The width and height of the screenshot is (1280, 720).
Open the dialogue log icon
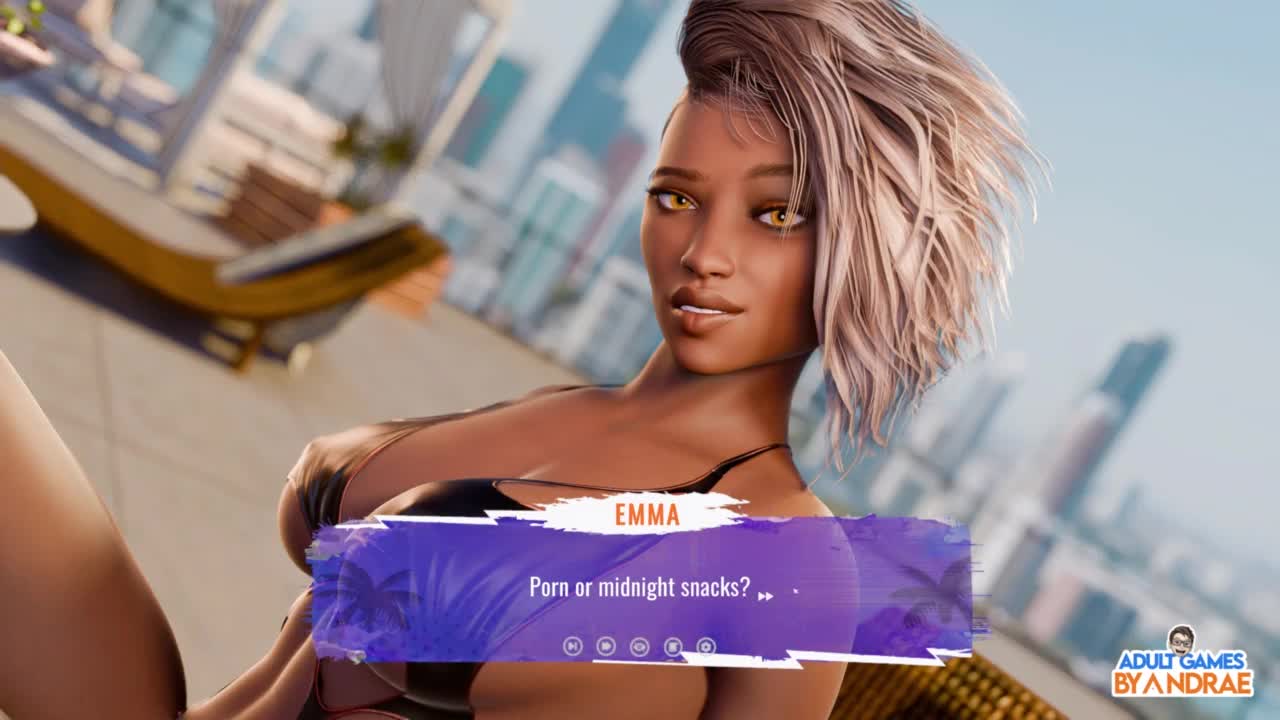tap(673, 646)
